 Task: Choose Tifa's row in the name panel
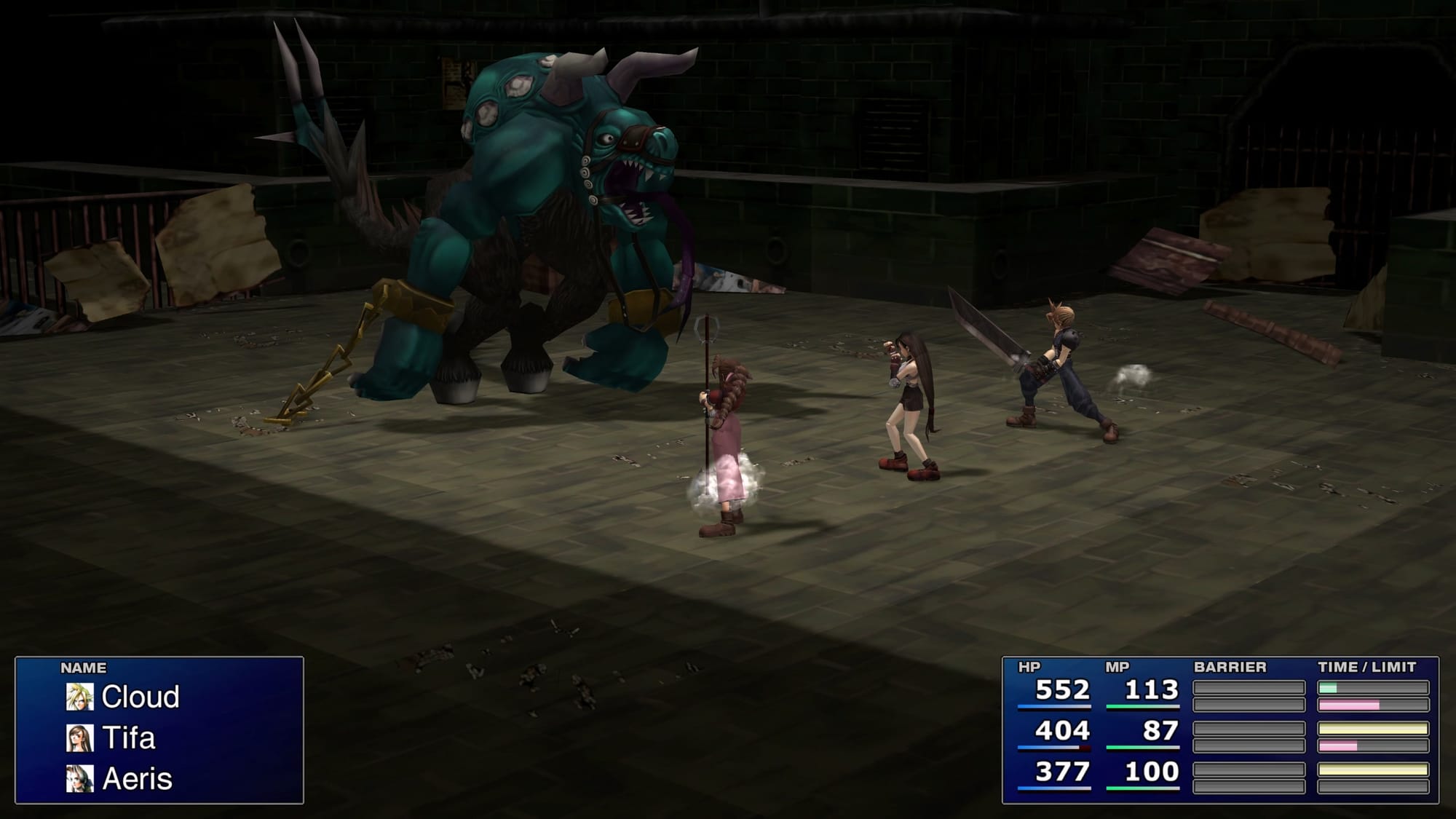[128, 738]
